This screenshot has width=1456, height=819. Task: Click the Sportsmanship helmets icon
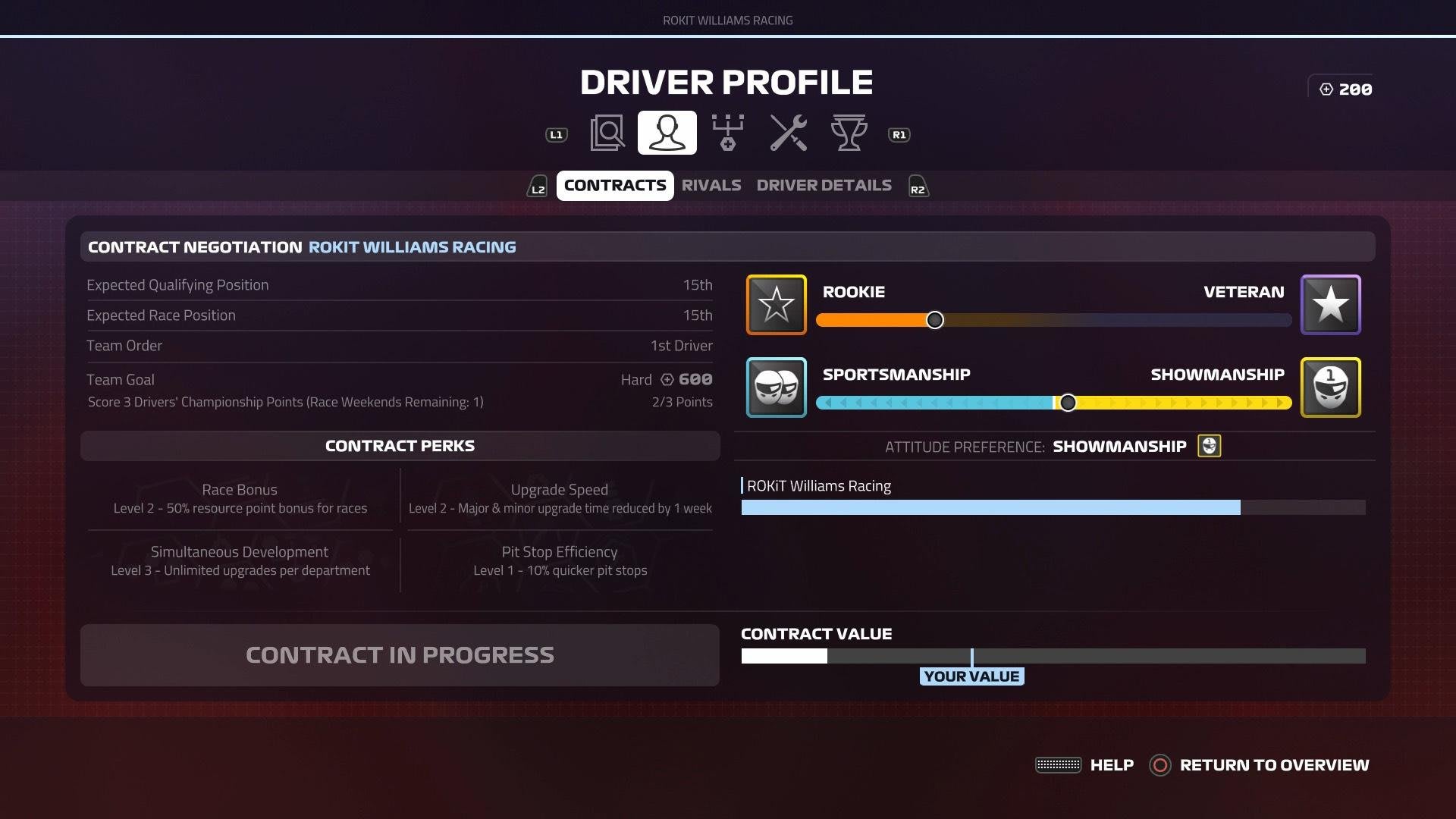pyautogui.click(x=776, y=388)
